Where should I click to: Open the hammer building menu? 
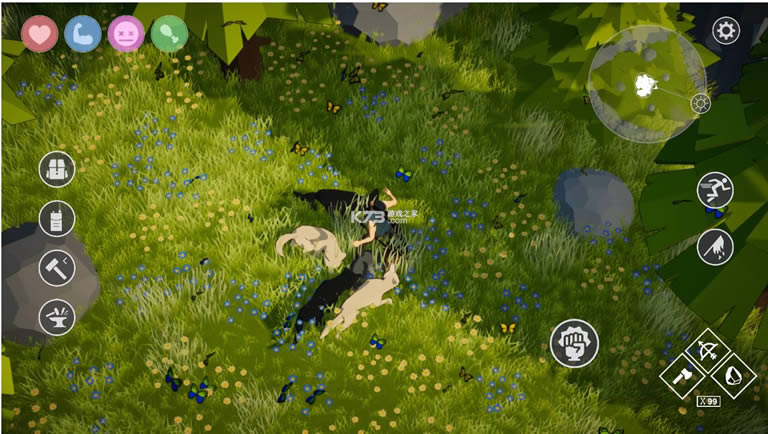click(x=57, y=267)
